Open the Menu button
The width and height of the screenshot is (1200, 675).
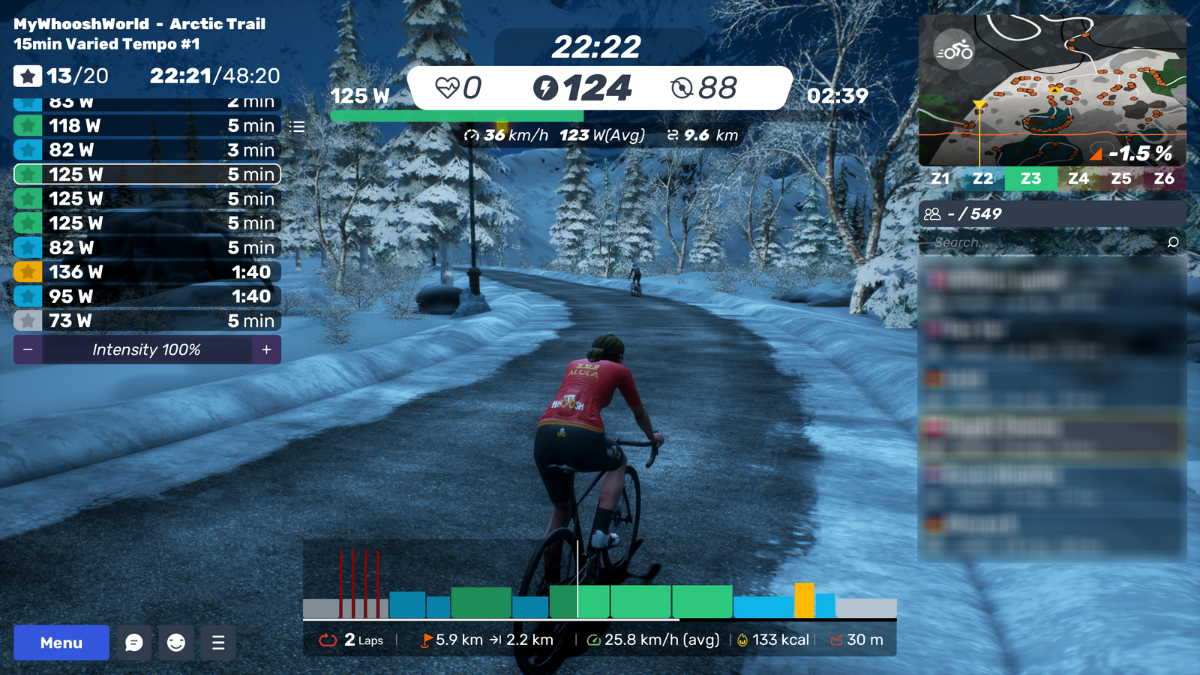pyautogui.click(x=61, y=643)
